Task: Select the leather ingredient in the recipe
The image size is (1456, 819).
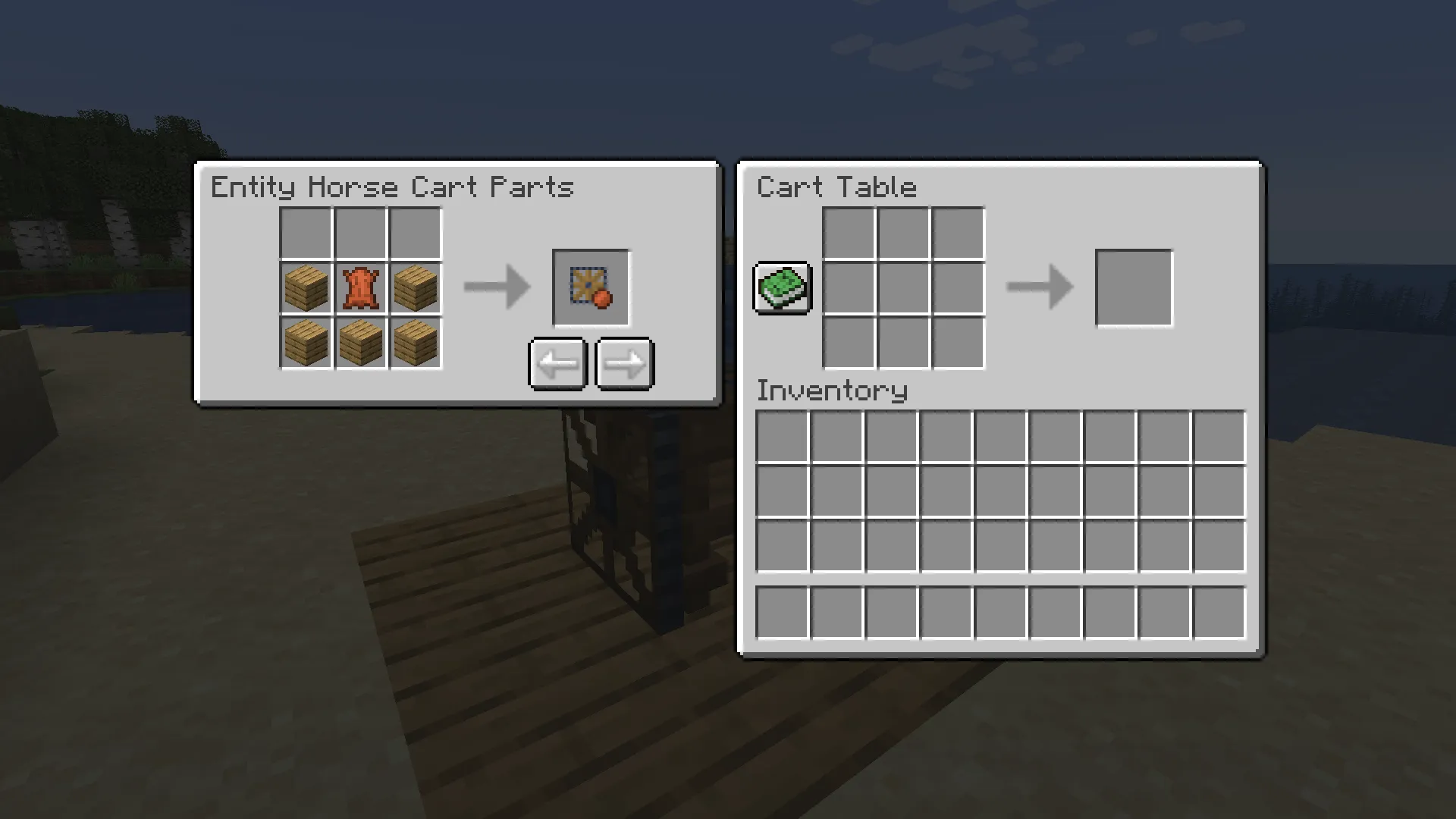Action: click(x=359, y=287)
